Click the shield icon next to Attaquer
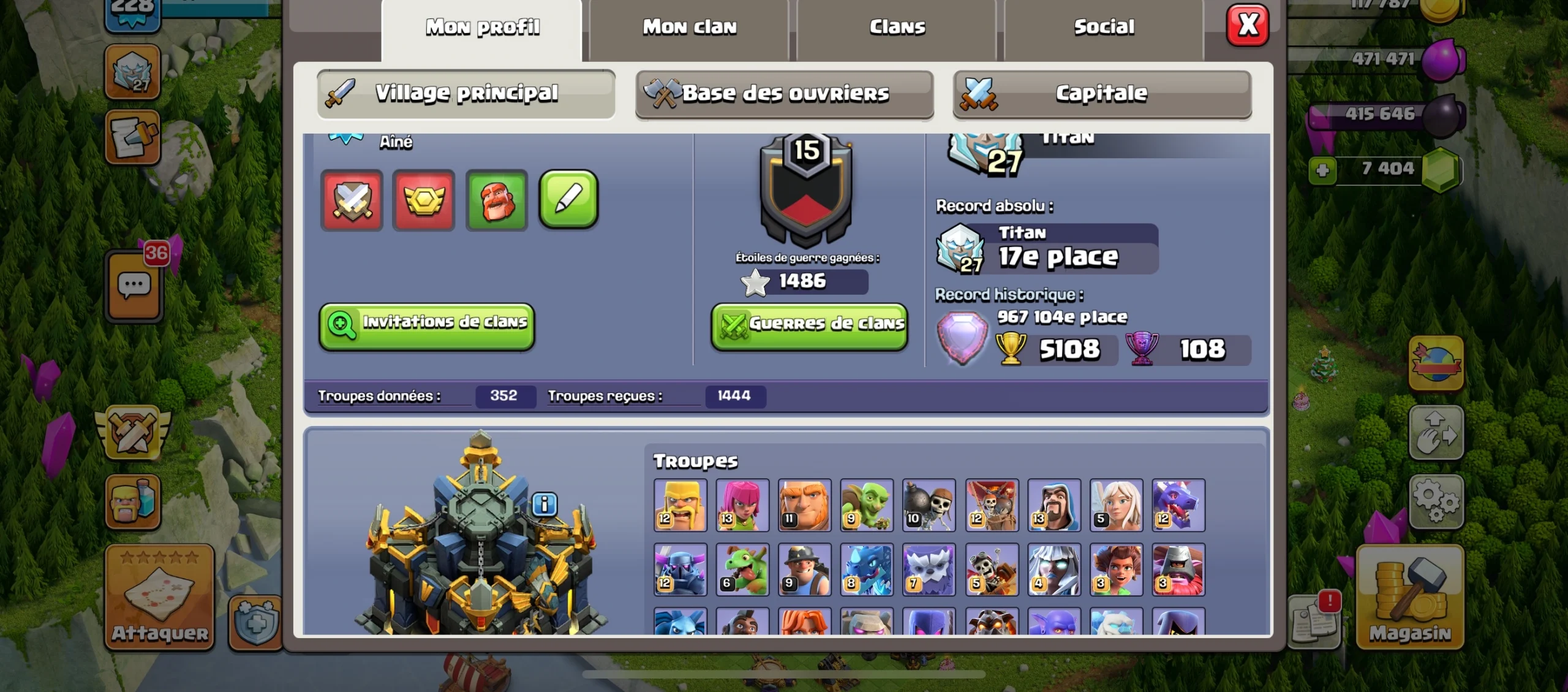Screen dimensions: 1568x692 pyautogui.click(x=254, y=621)
